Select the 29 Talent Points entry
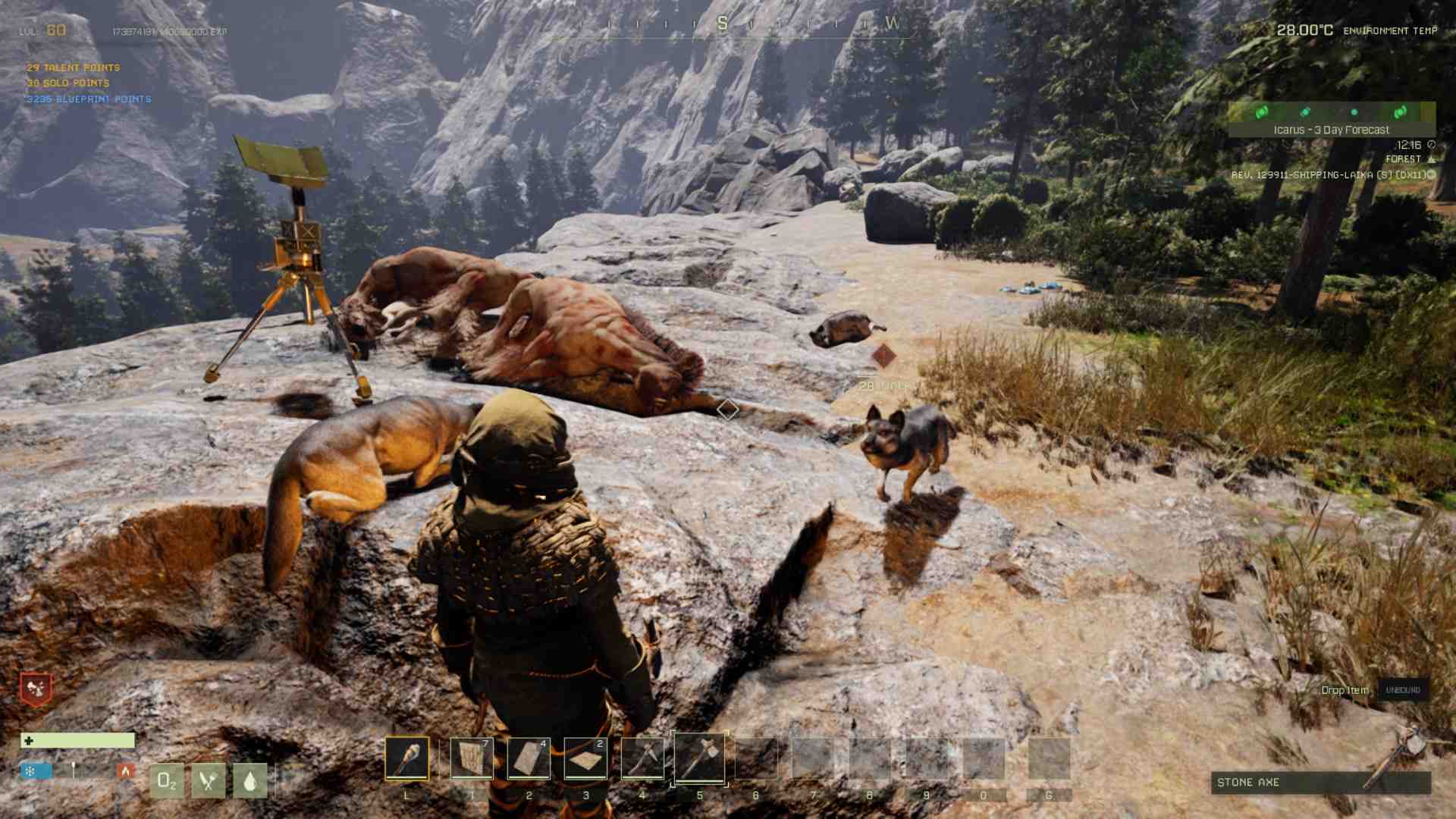The image size is (1456, 819). (x=73, y=67)
